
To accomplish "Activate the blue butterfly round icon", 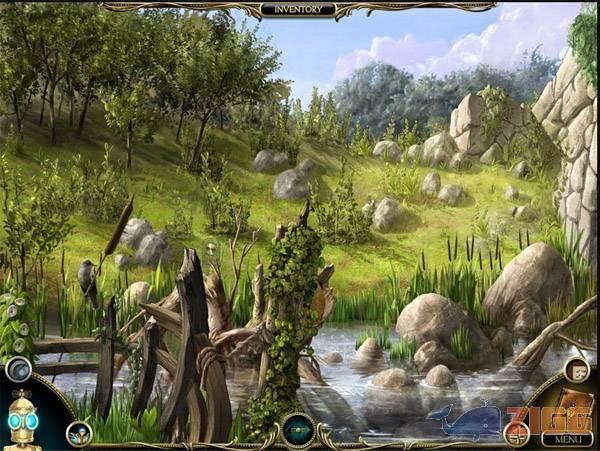I will pos(79,432).
